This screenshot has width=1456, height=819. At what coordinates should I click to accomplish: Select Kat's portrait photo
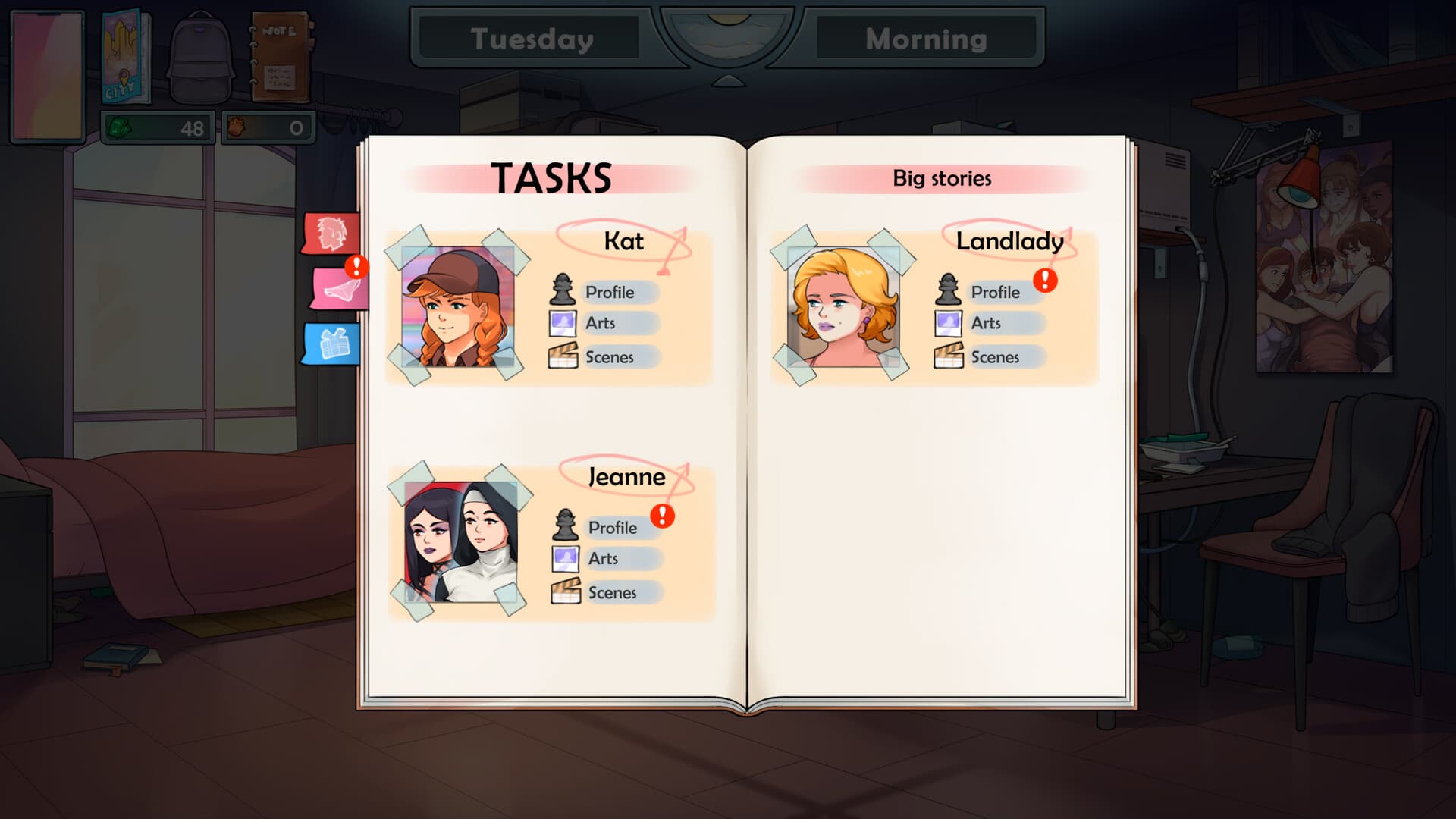tap(457, 306)
